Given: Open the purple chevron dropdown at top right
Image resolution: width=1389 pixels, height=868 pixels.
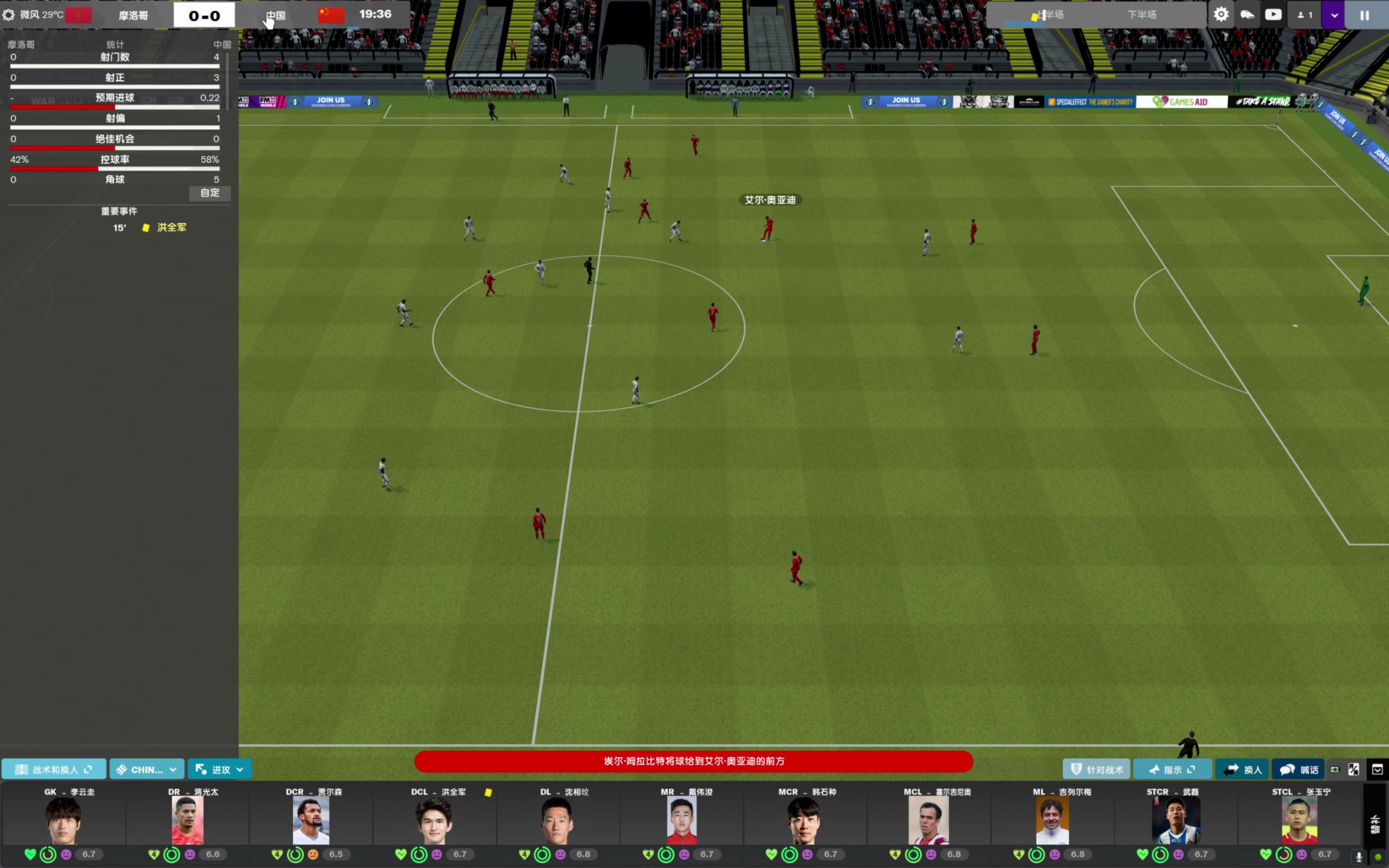Looking at the screenshot, I should click(x=1333, y=14).
